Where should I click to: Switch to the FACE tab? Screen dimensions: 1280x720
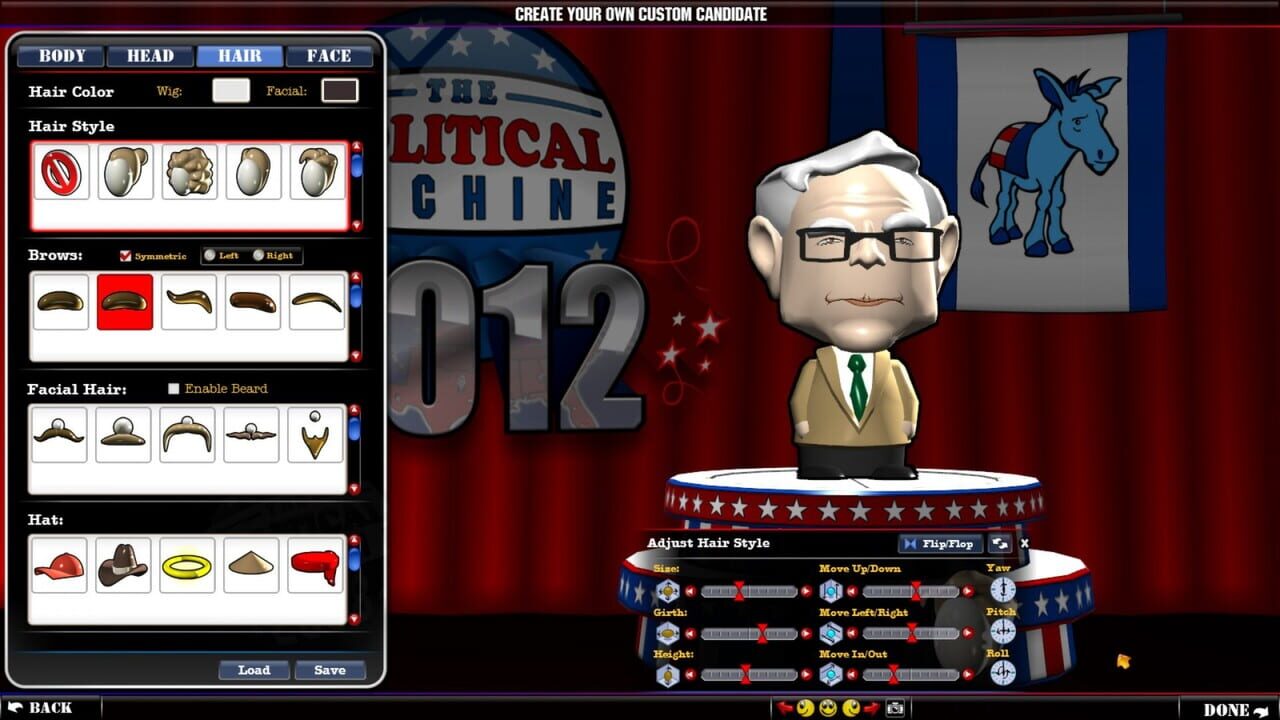(329, 56)
